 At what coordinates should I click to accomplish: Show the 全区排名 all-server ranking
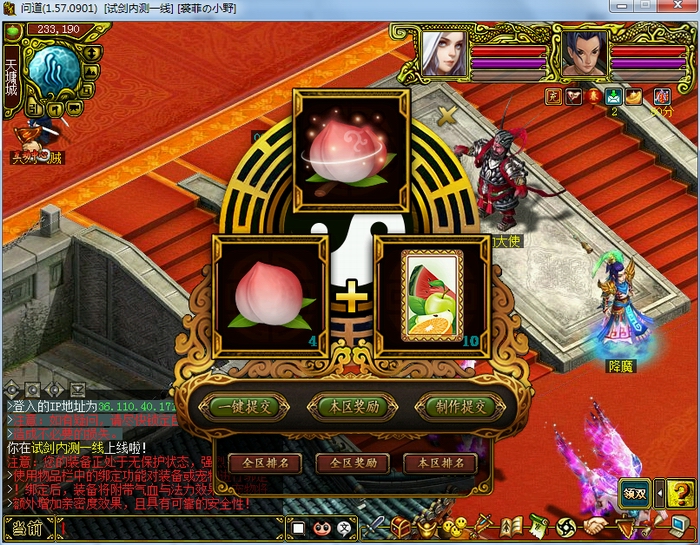coord(265,463)
